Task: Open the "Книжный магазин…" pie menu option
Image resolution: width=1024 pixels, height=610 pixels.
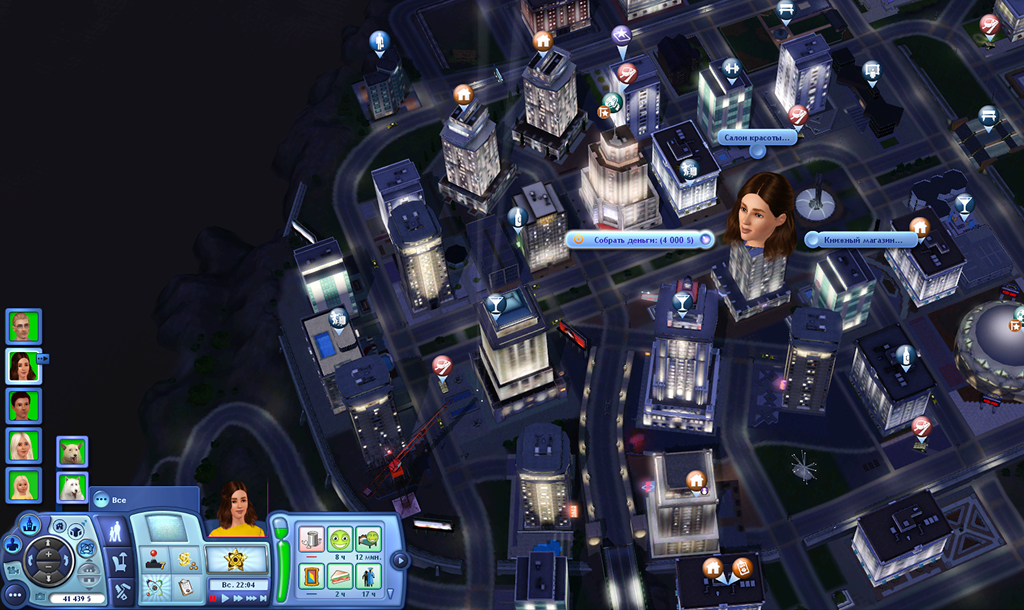Action: point(861,240)
